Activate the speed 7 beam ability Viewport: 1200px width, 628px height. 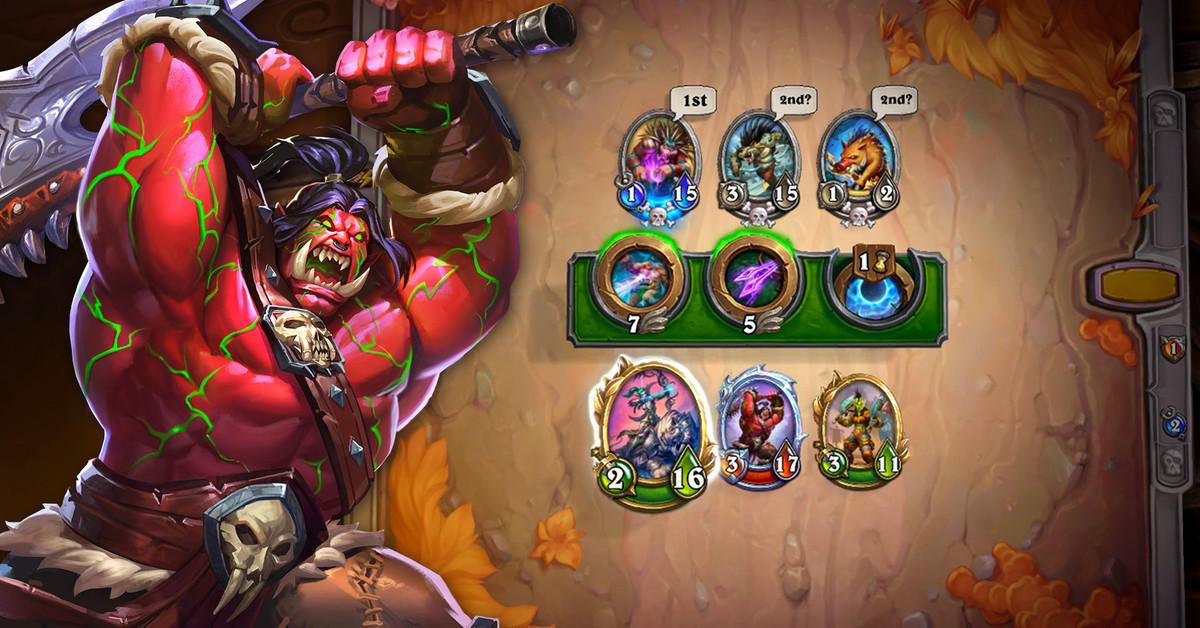(x=640, y=279)
